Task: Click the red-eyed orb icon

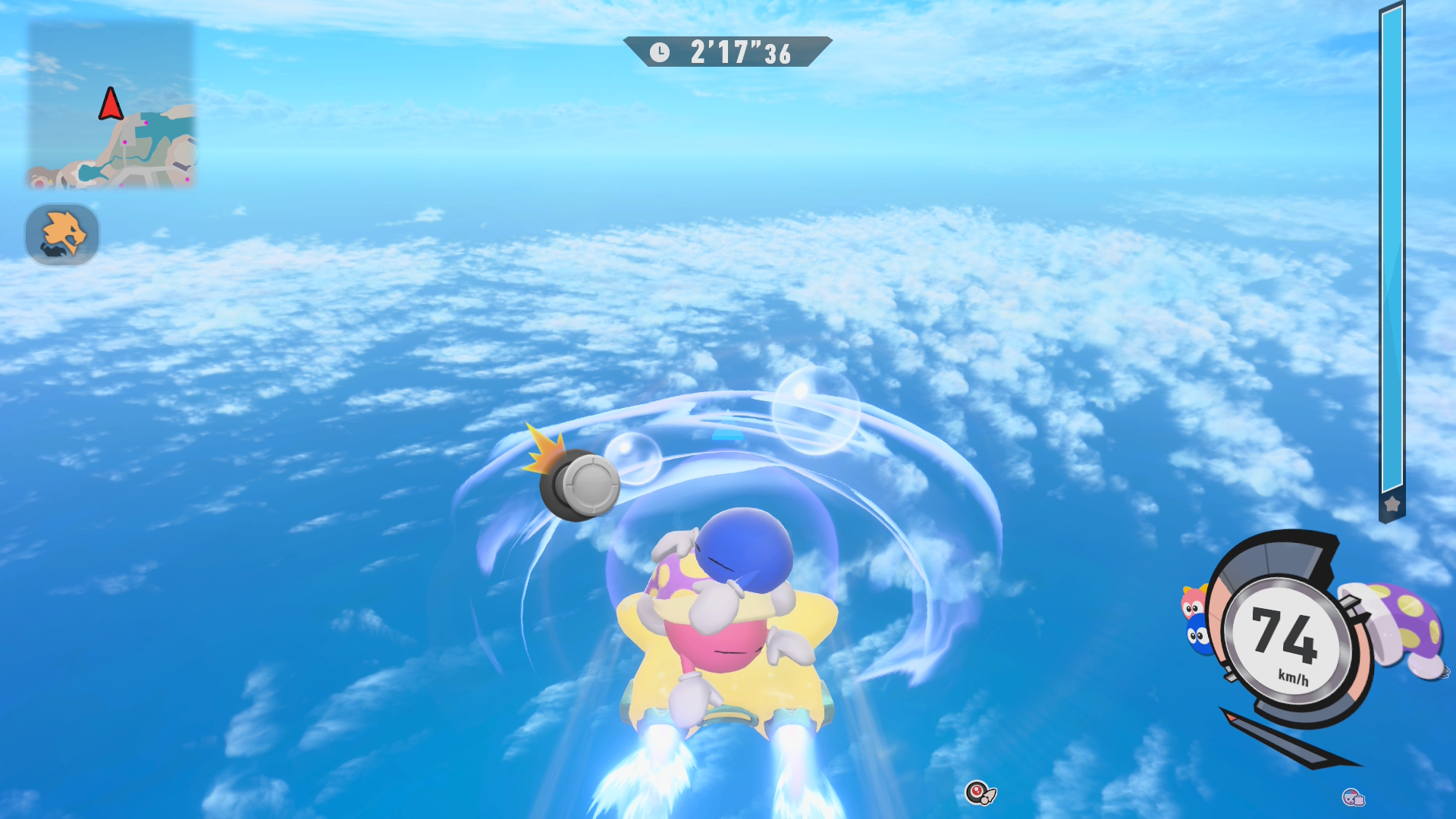Action: pos(978,793)
